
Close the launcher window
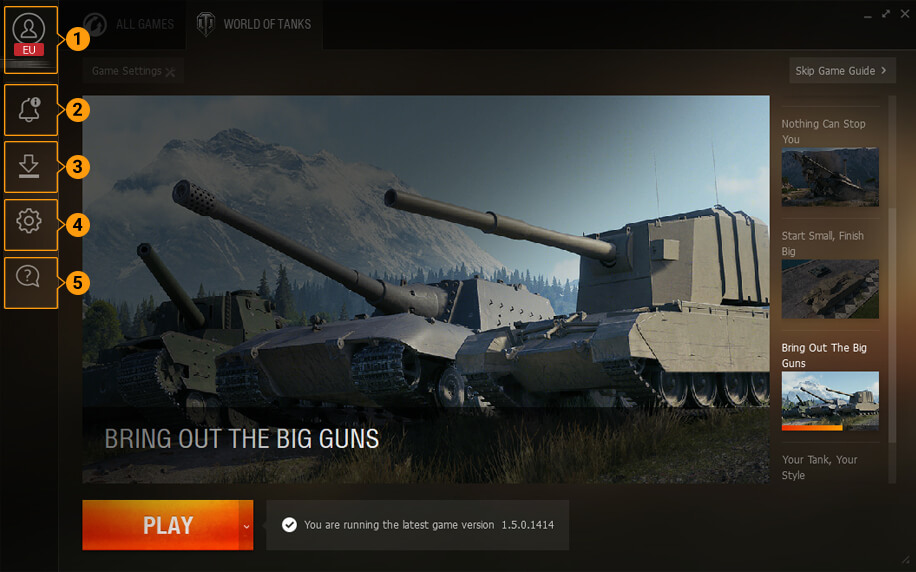point(903,14)
